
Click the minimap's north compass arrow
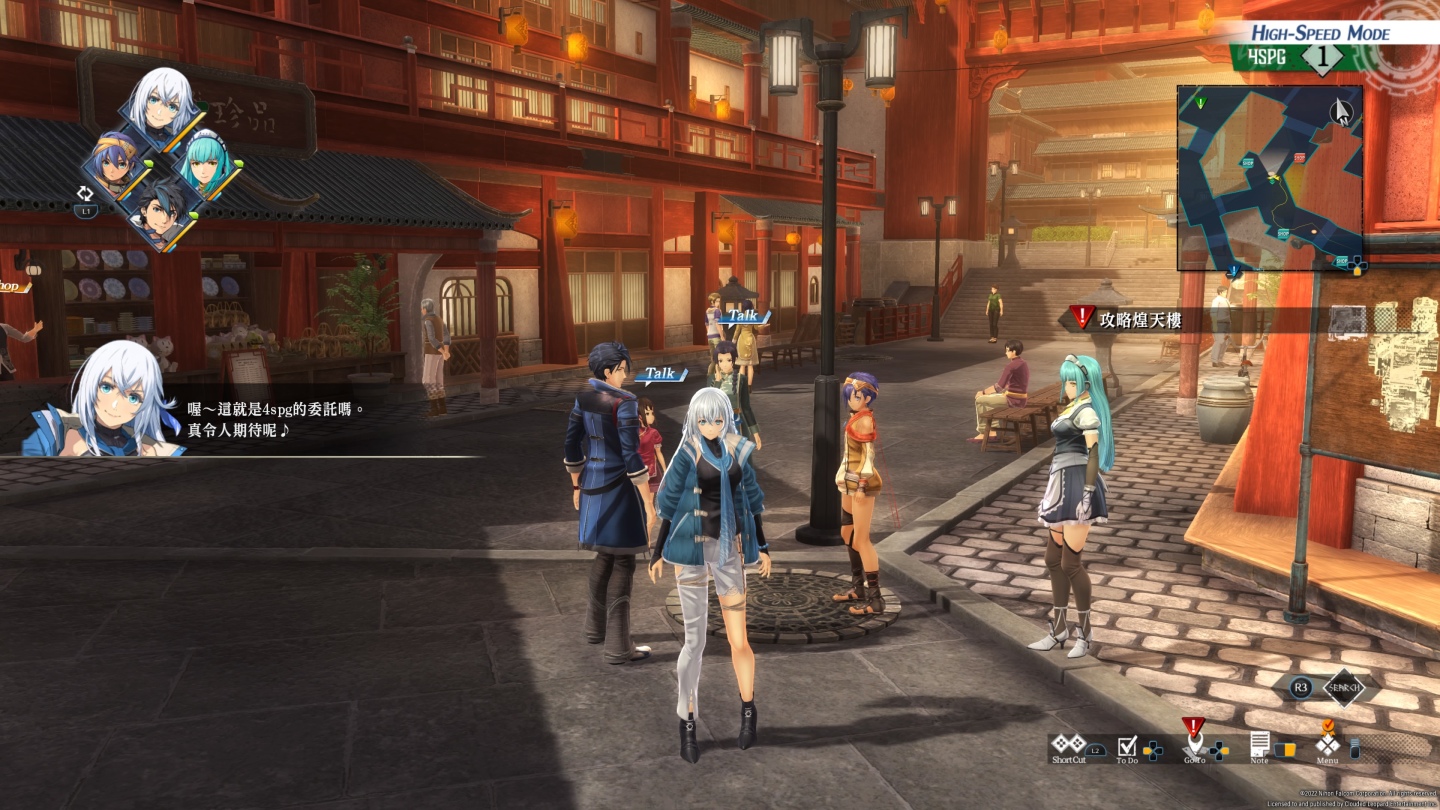1343,111
